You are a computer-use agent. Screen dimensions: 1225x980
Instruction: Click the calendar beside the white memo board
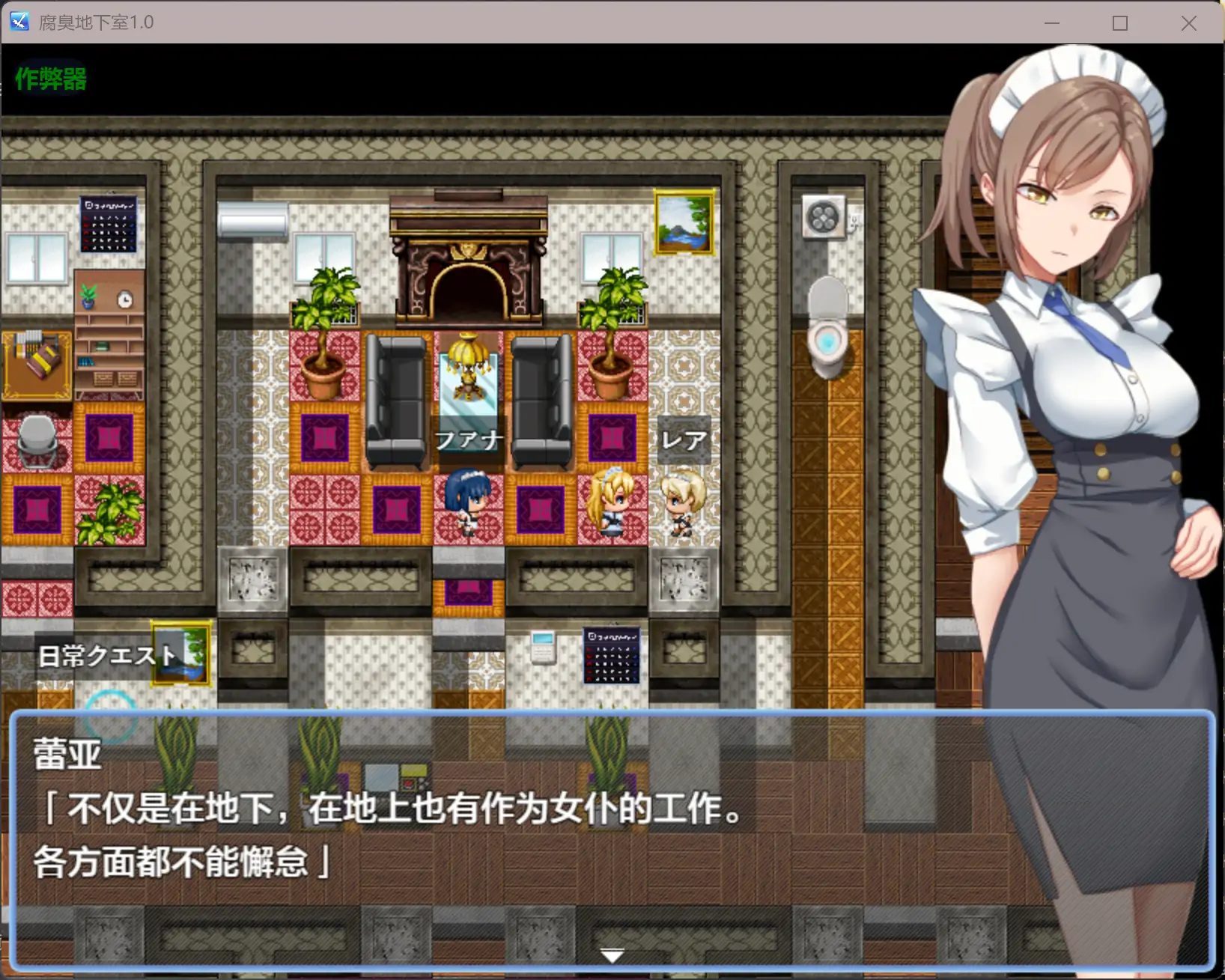pyautogui.click(x=612, y=655)
